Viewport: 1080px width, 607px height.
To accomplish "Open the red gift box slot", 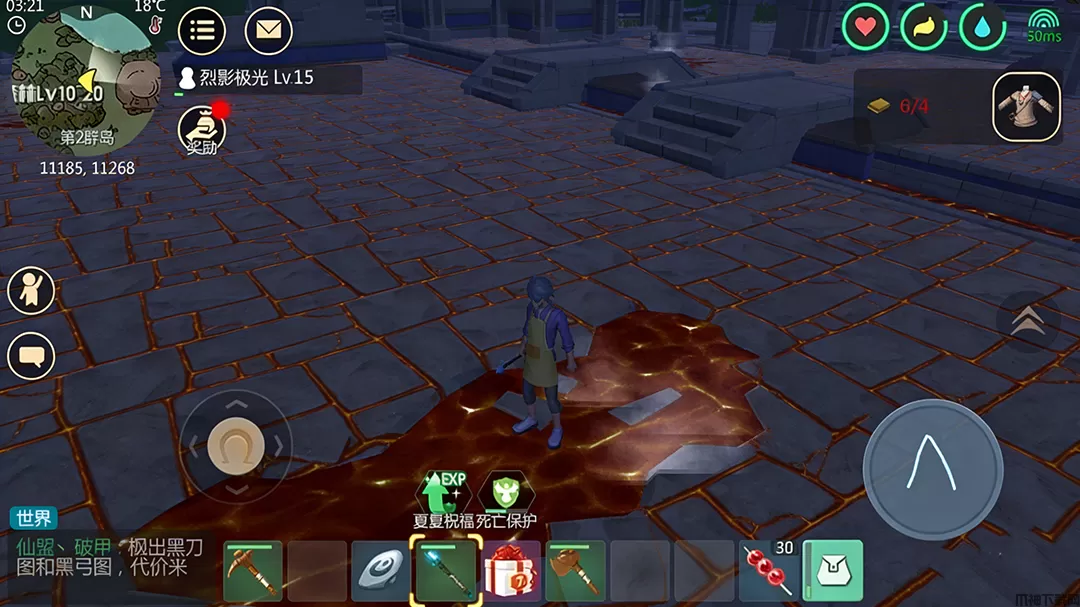I will click(511, 571).
